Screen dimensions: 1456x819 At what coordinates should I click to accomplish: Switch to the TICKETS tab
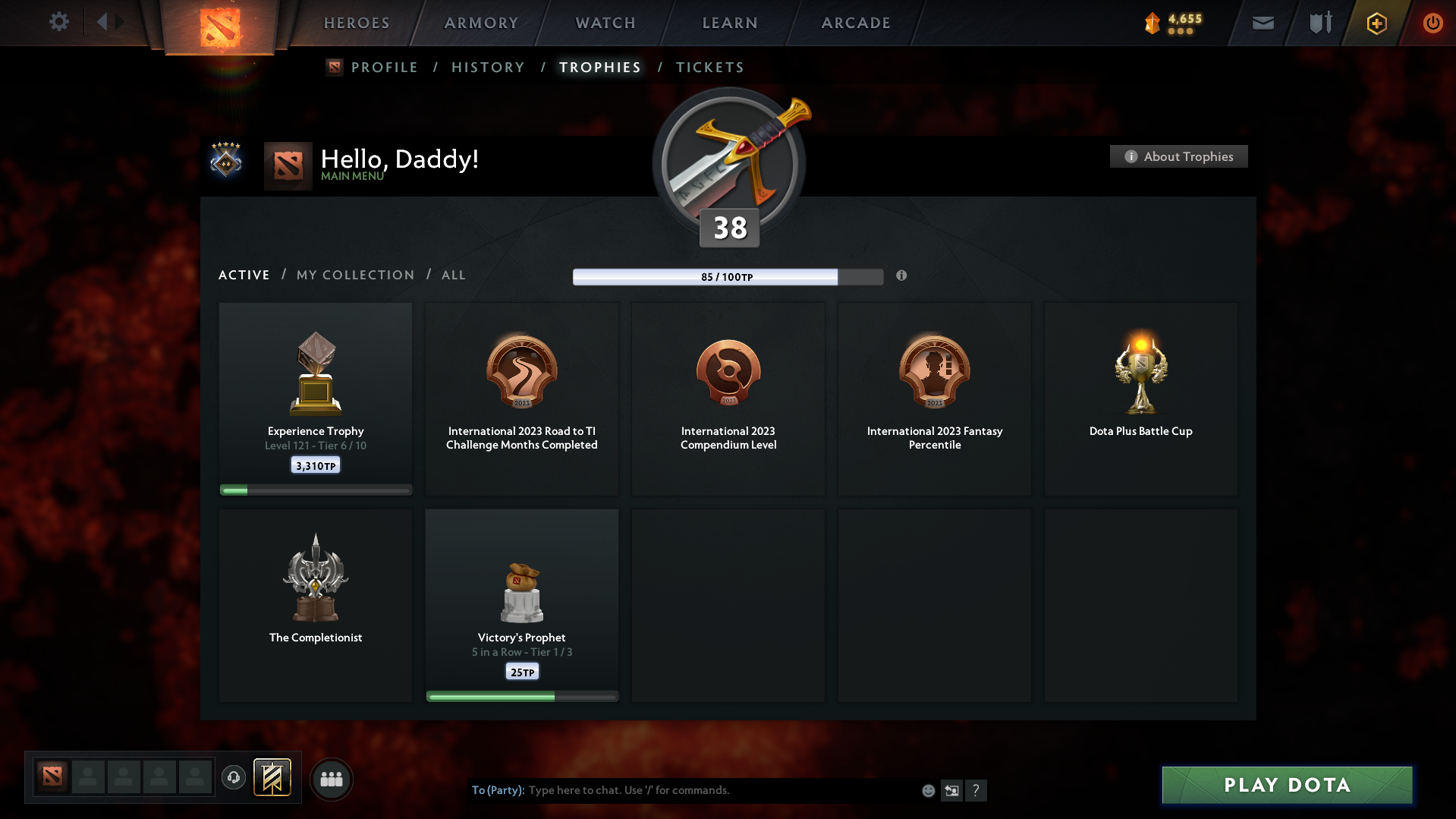coord(709,67)
